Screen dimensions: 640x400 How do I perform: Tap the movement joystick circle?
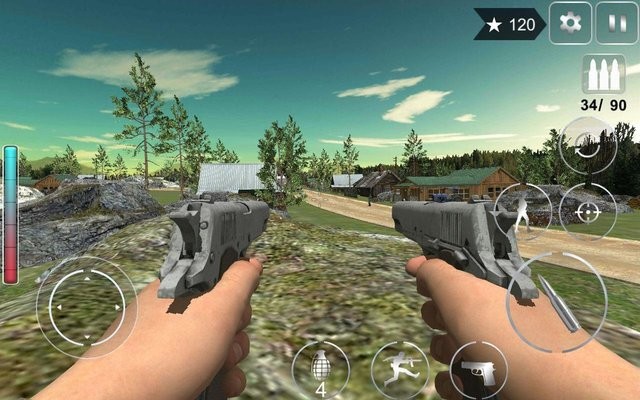87,307
